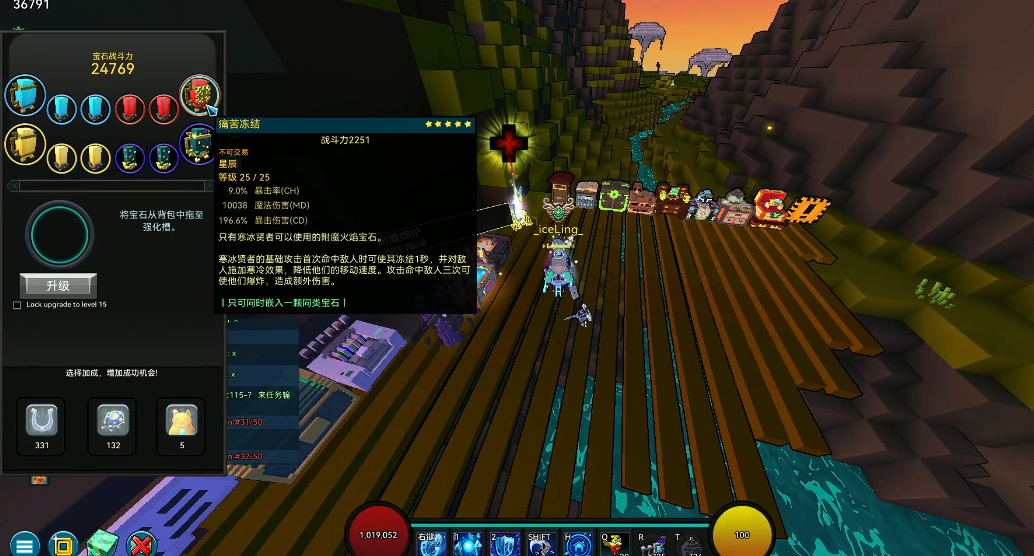Select the large yellow empowered gem socket
Image resolution: width=1034 pixels, height=556 pixels.
[24, 145]
